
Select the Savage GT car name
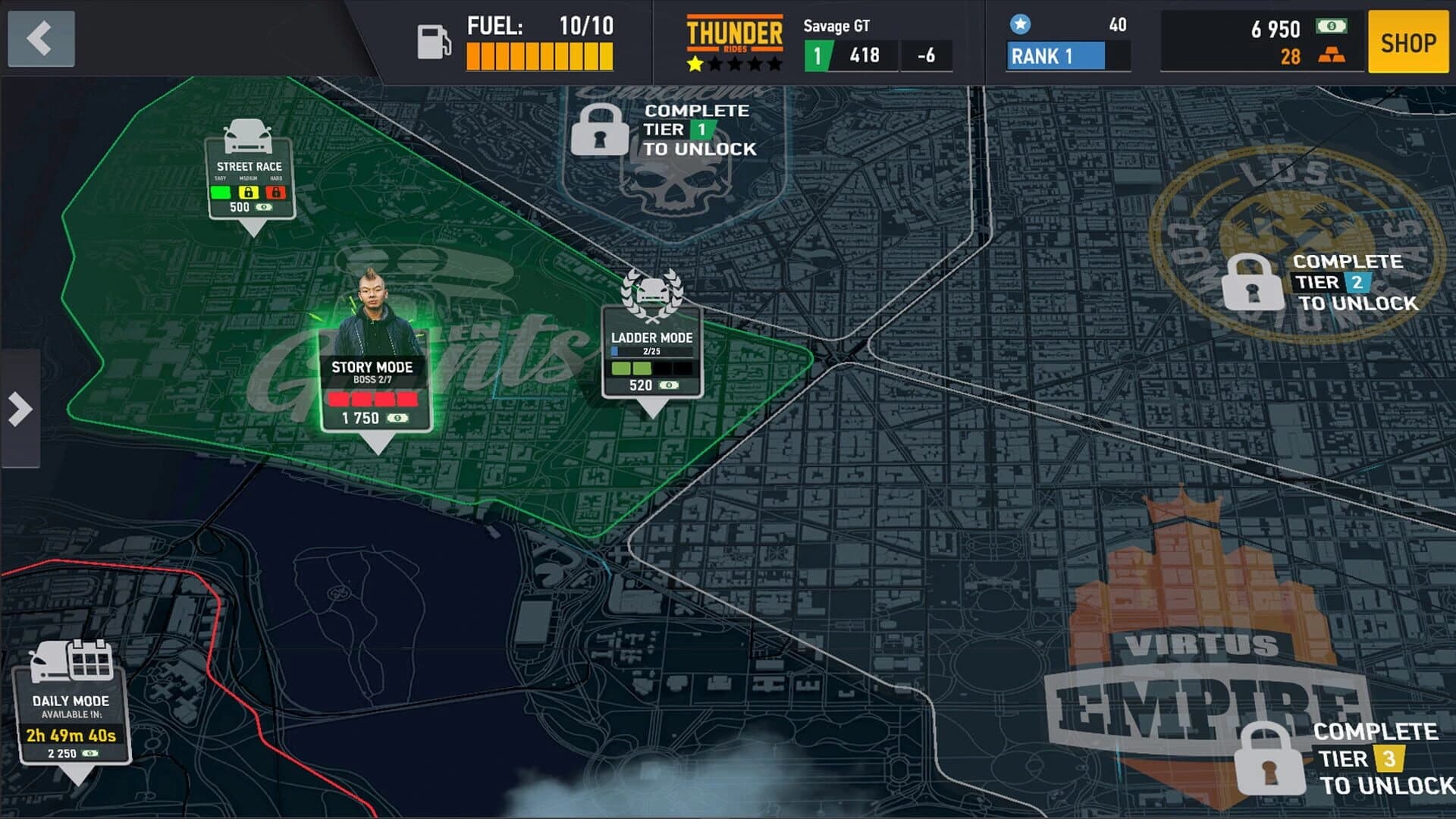point(834,24)
